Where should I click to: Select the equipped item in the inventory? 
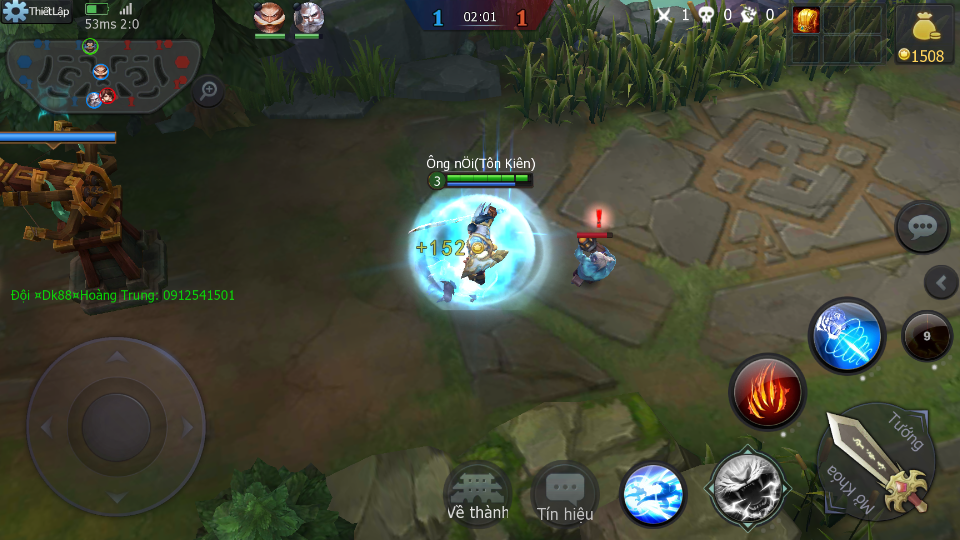tap(806, 20)
